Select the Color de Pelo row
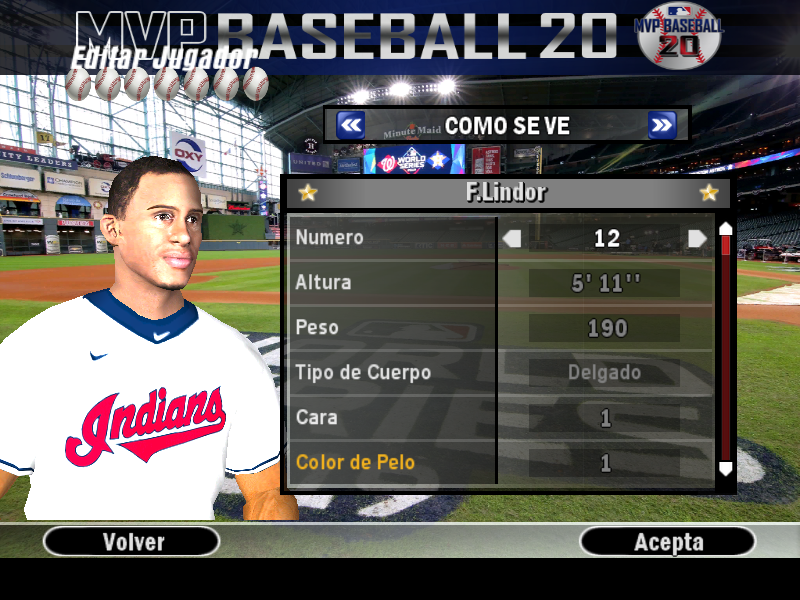Screen dimensions: 800x600 click(392, 463)
